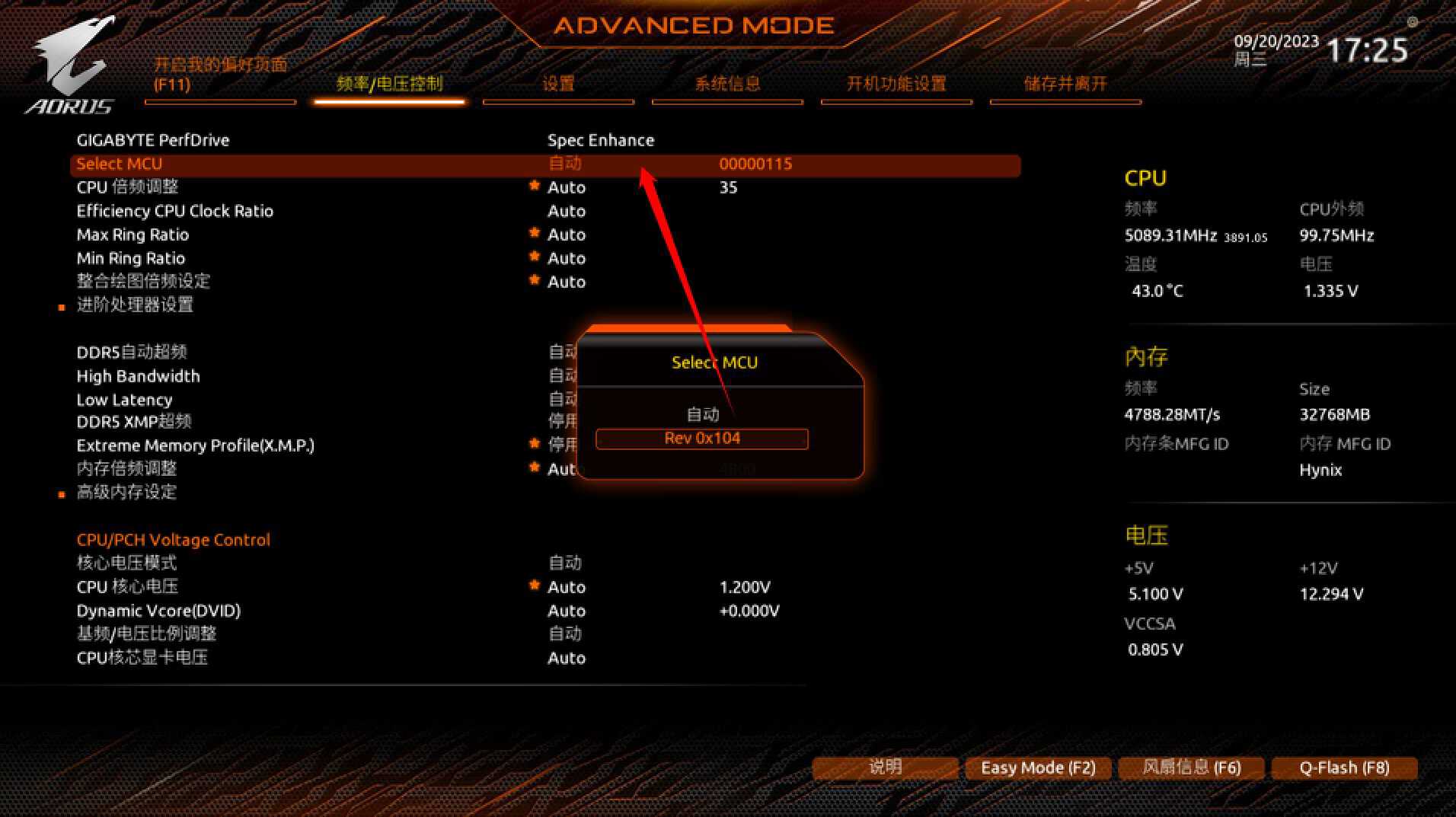
Task: Go to the 开机功能设置 tab
Action: pyautogui.click(x=896, y=84)
